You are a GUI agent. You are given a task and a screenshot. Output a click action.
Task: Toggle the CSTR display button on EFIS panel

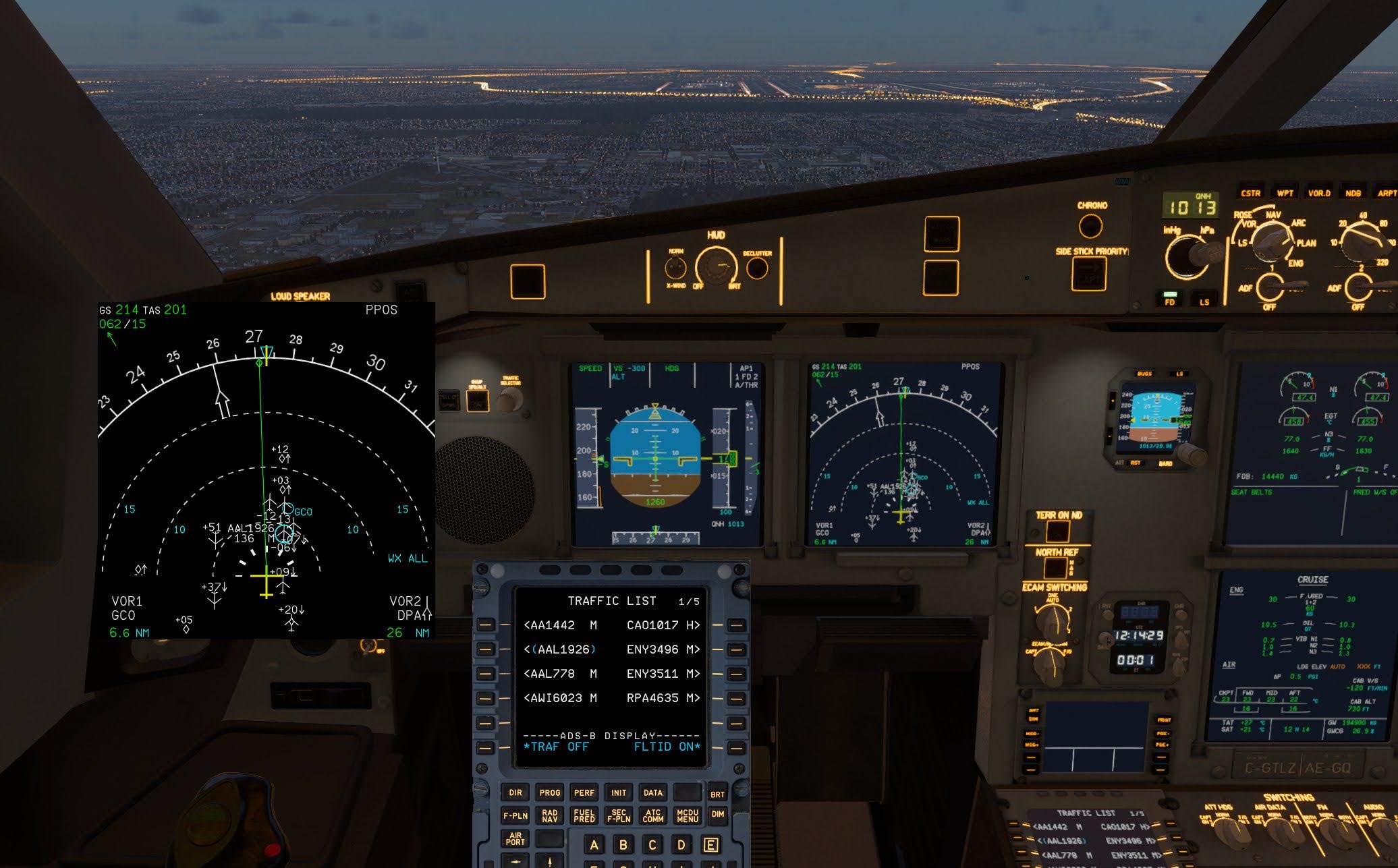[1250, 193]
